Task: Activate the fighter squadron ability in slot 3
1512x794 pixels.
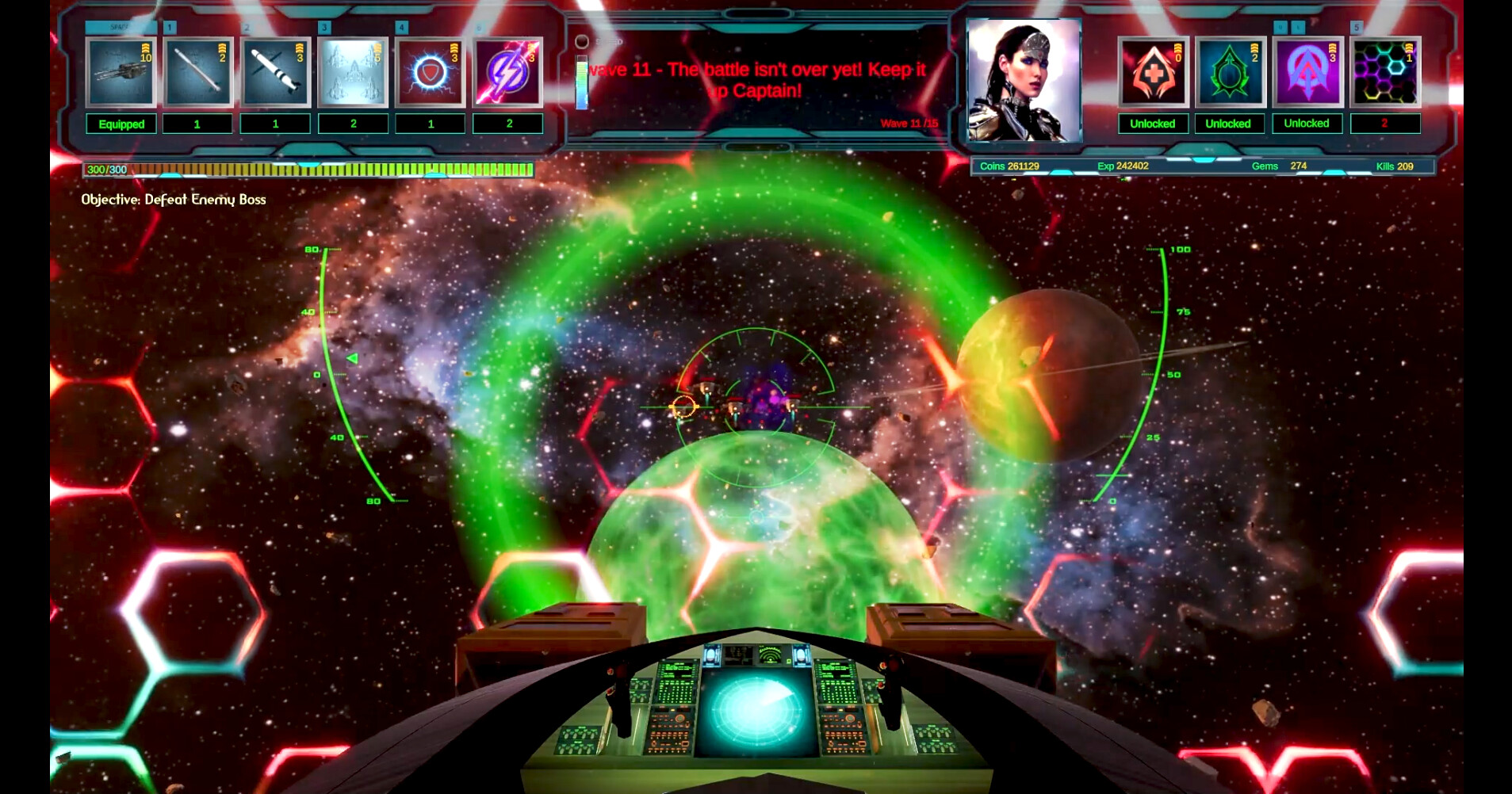Action: 353,73
